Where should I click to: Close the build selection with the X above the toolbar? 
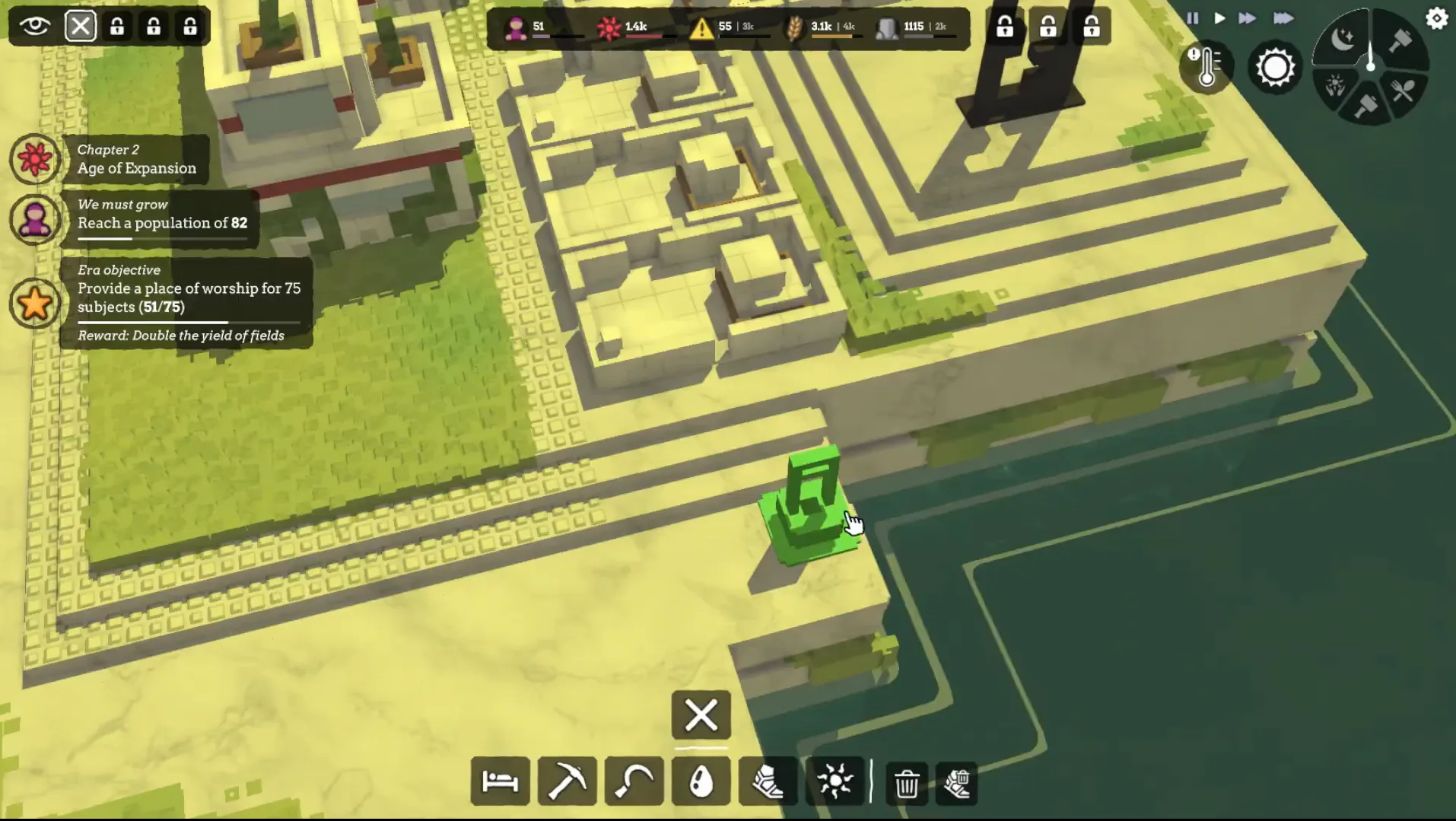[701, 715]
